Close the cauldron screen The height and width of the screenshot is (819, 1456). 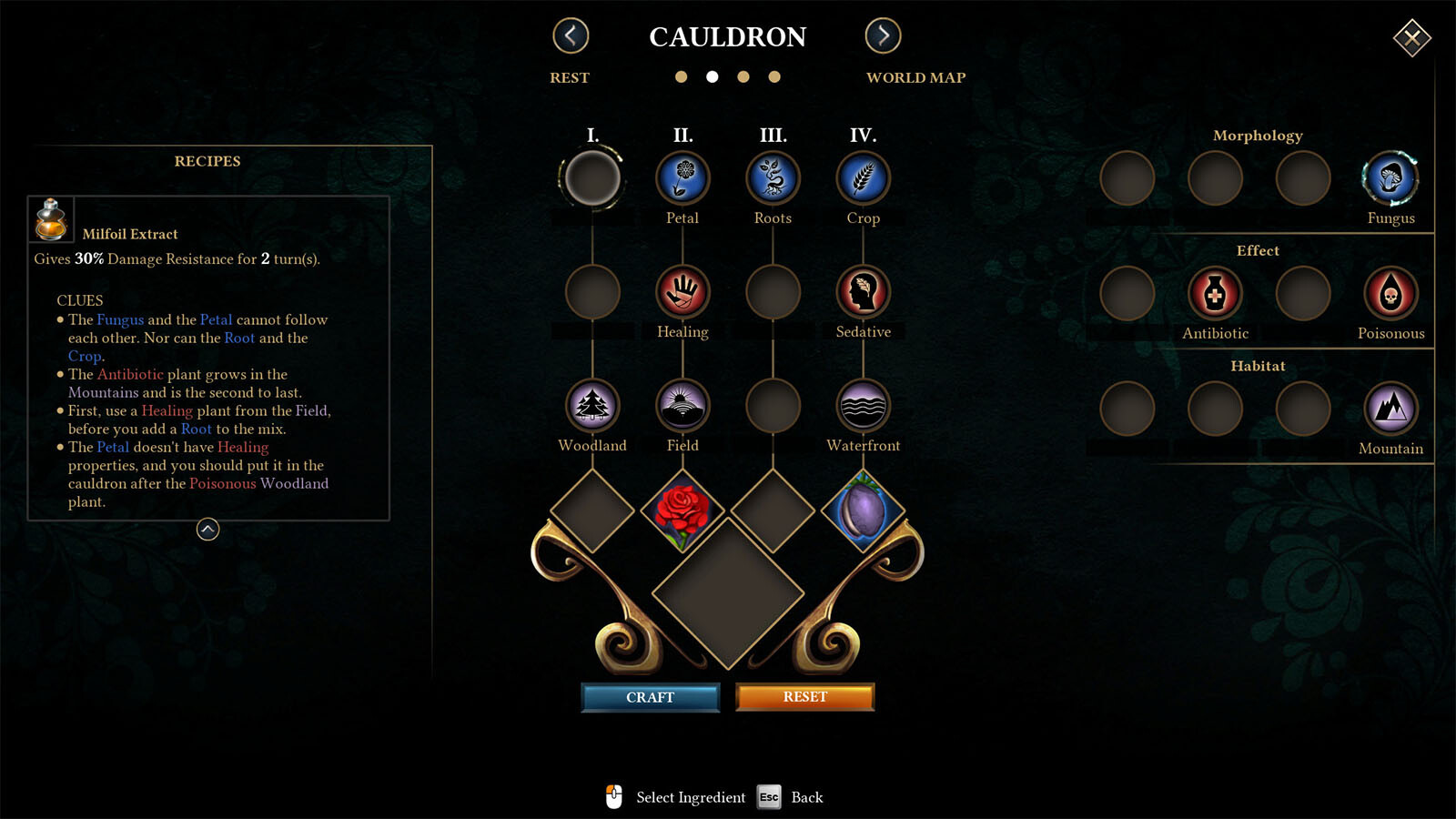tap(1411, 37)
